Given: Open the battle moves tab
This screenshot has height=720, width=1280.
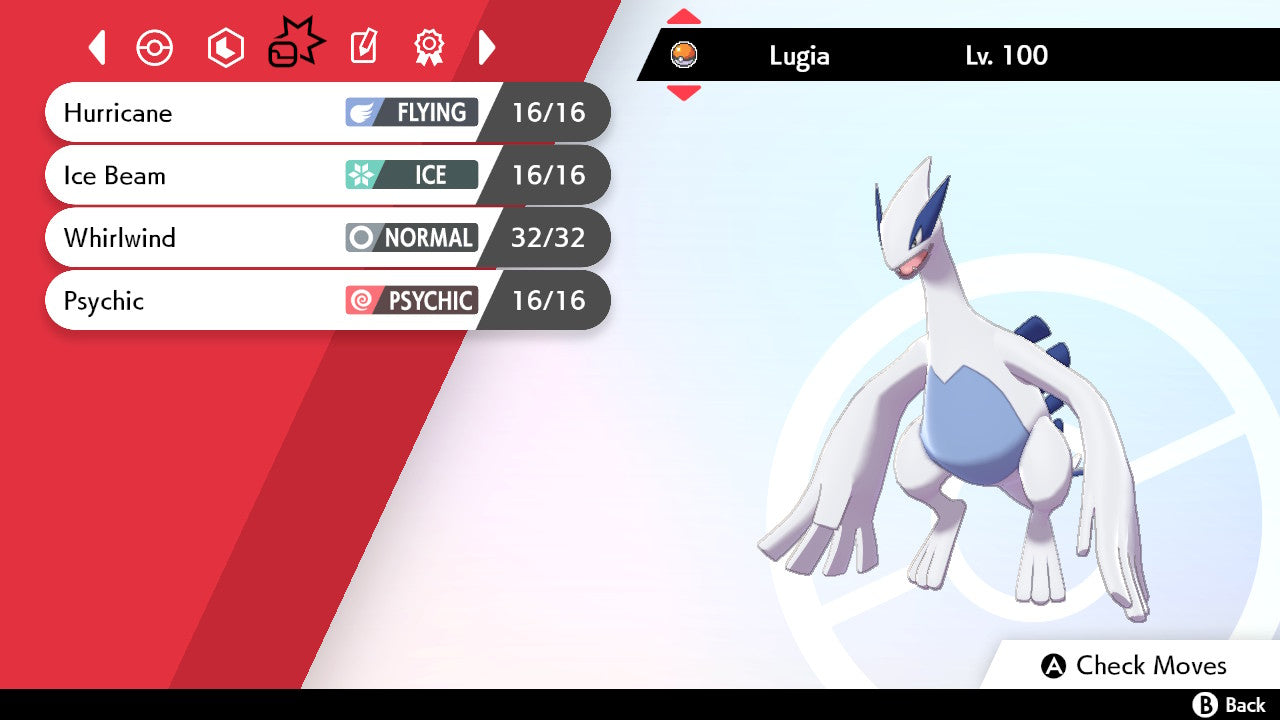Looking at the screenshot, I should 296,45.
